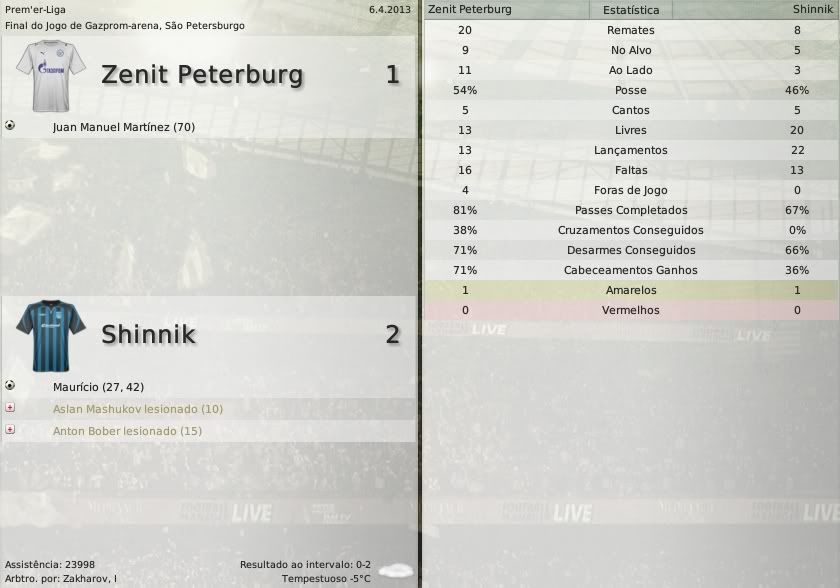The image size is (840, 588).
Task: View goalscorer Juan Manuel Martínez's profile
Action: tap(123, 127)
